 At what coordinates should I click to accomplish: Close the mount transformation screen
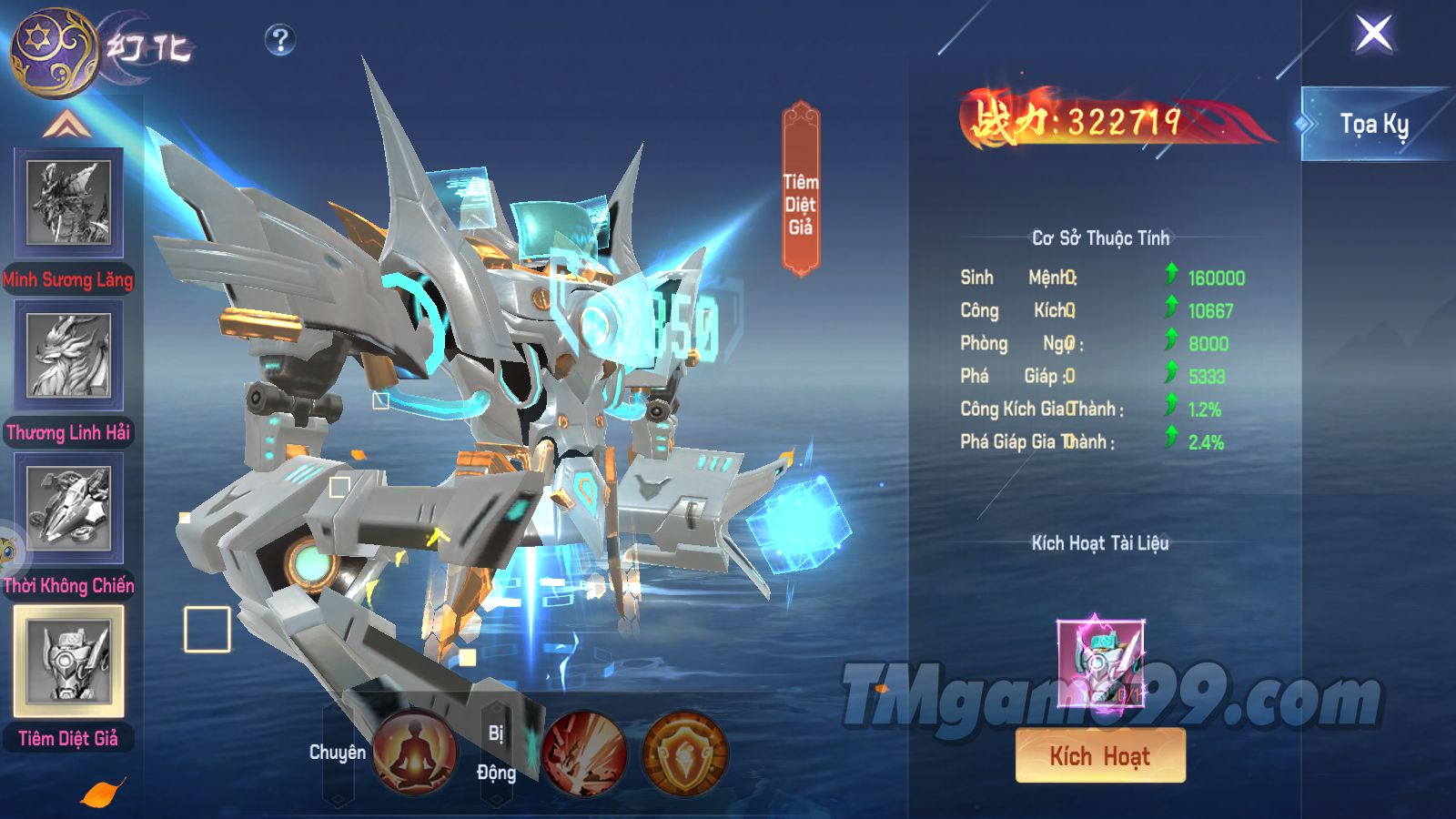click(1373, 34)
